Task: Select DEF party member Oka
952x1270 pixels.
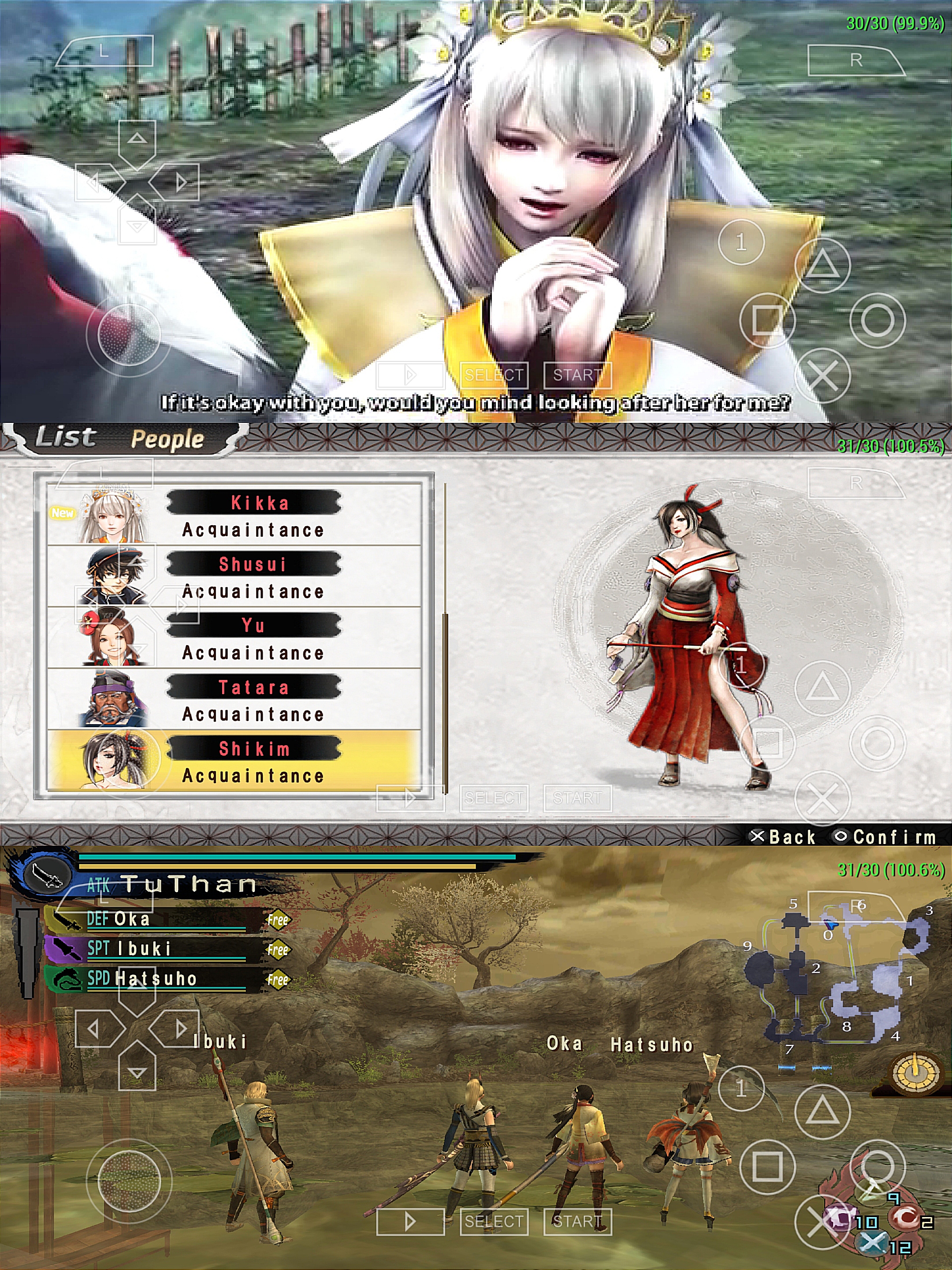Action: pos(155,919)
